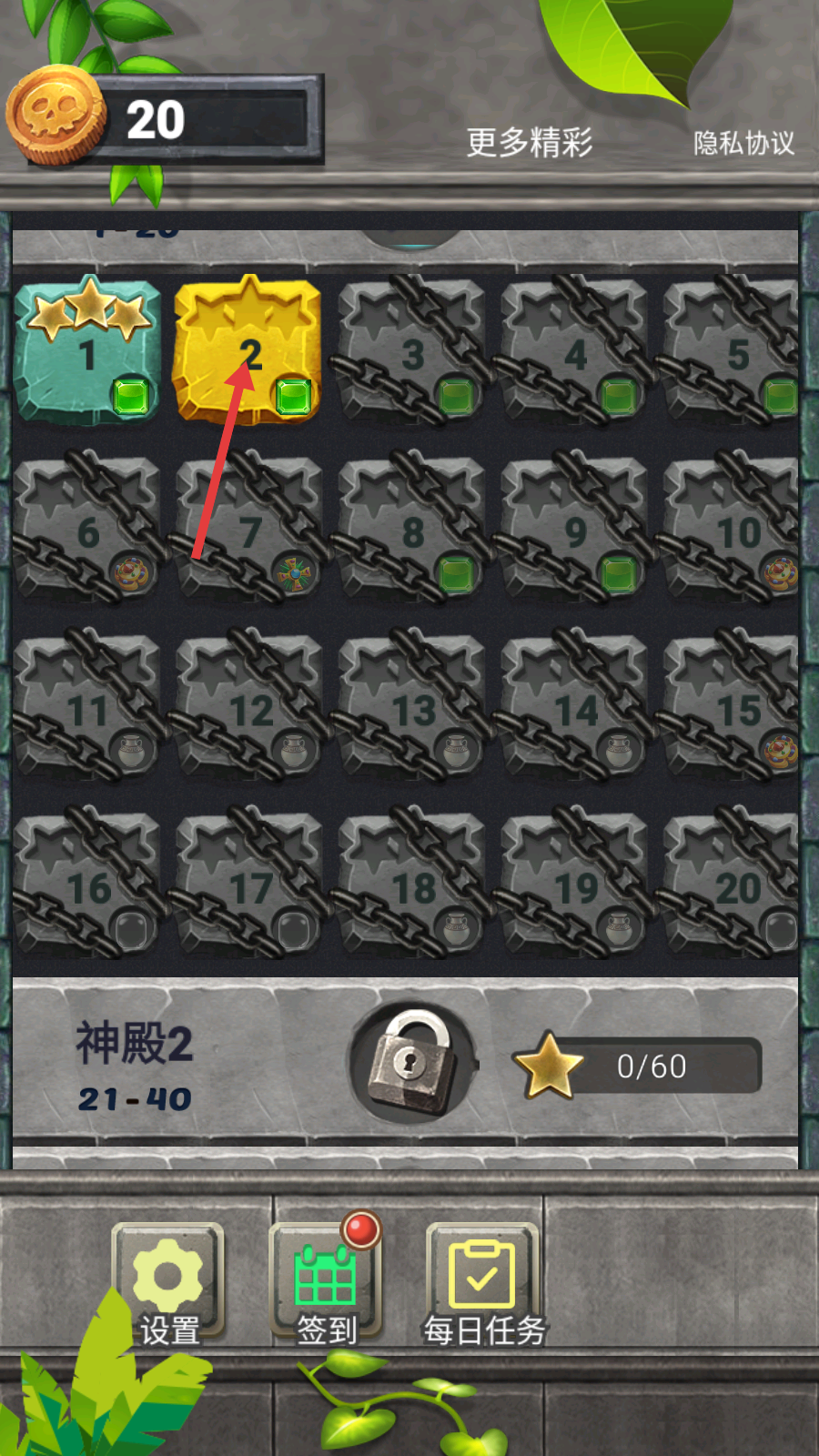Image resolution: width=819 pixels, height=1456 pixels.
Task: Select the yellow level 2 tile
Action: [x=248, y=351]
